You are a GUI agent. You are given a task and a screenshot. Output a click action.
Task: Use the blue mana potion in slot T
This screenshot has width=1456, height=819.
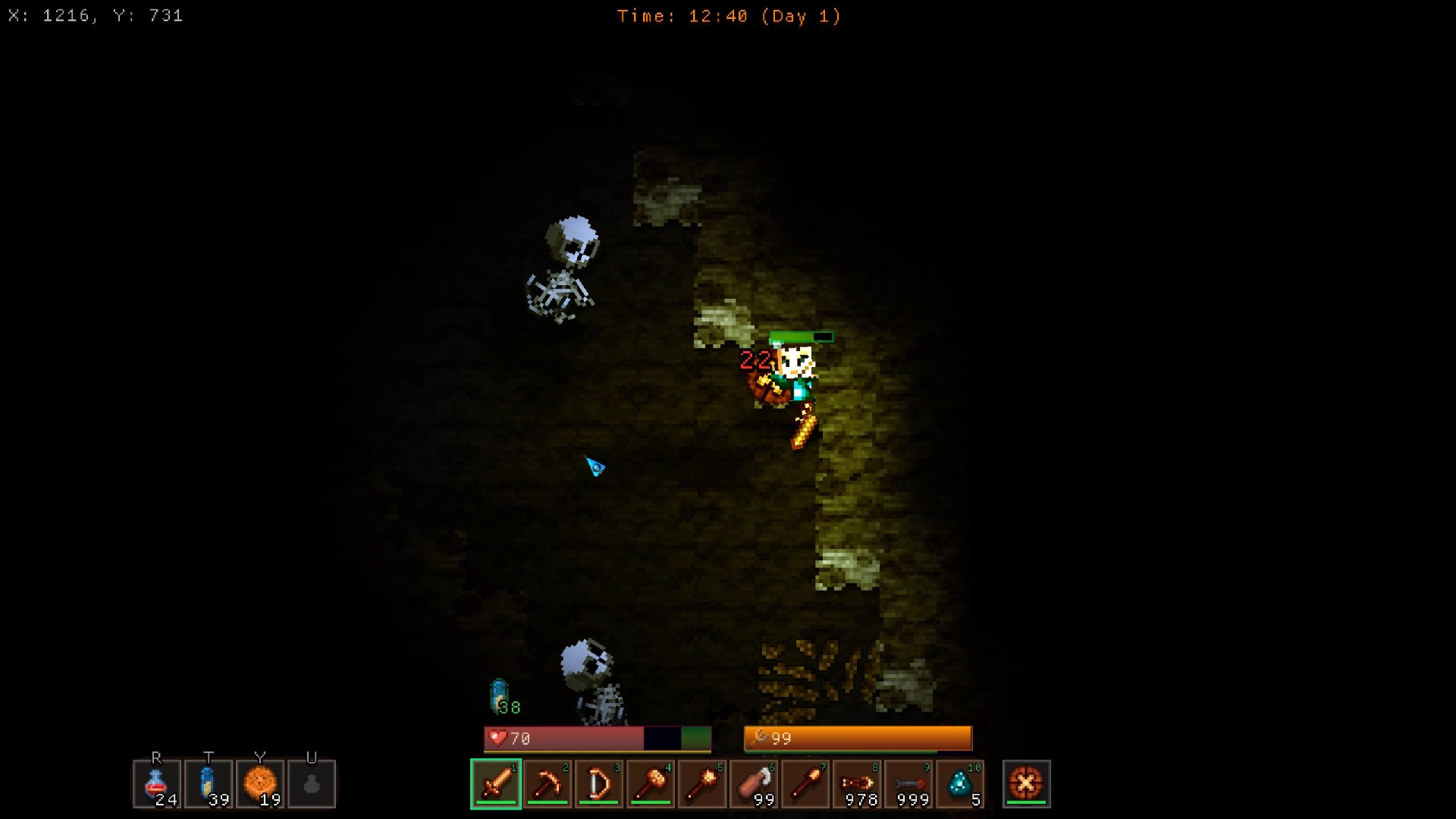(x=209, y=784)
